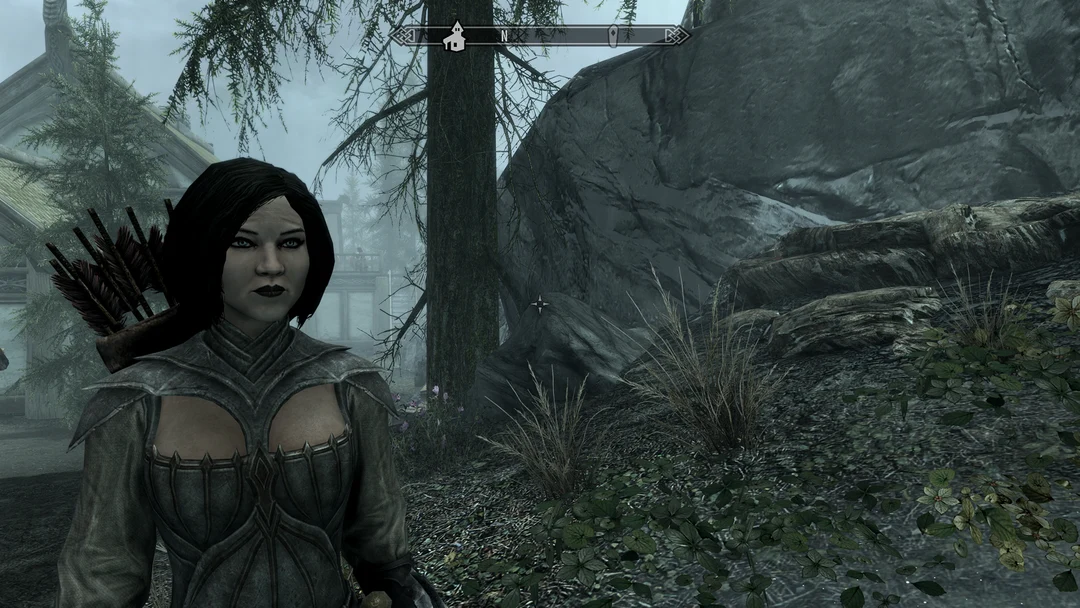1080x608 pixels.
Task: Select the standing stone marker on the compass
Action: coord(612,36)
